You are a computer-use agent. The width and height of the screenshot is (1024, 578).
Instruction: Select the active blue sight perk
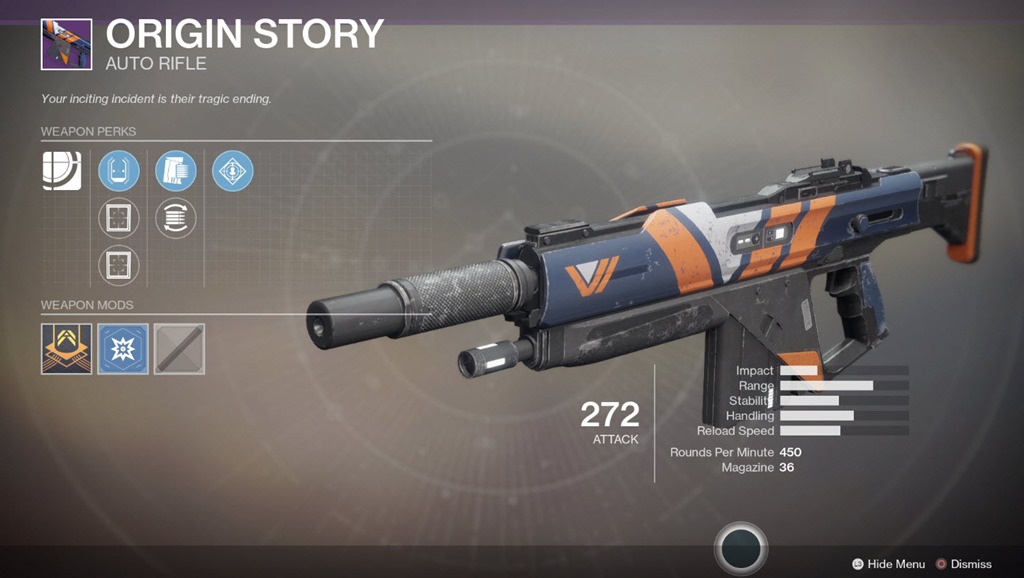tap(119, 170)
